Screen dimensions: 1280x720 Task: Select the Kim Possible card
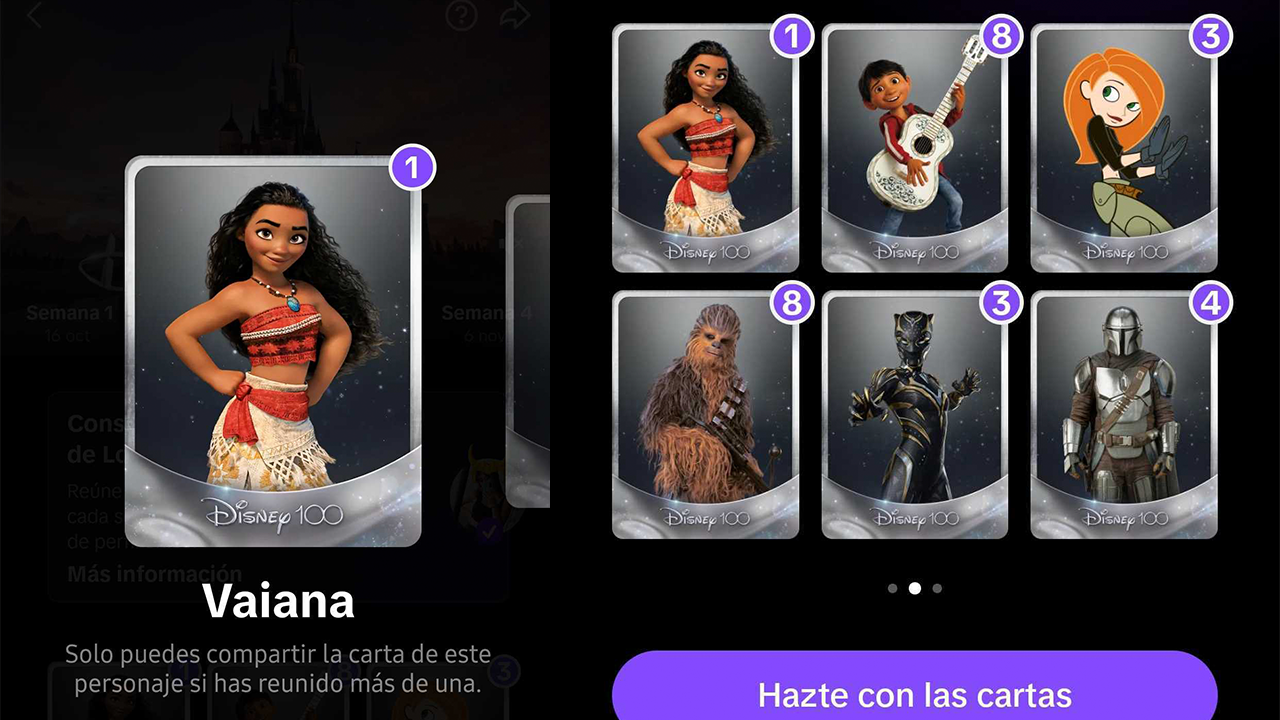pyautogui.click(x=1123, y=150)
